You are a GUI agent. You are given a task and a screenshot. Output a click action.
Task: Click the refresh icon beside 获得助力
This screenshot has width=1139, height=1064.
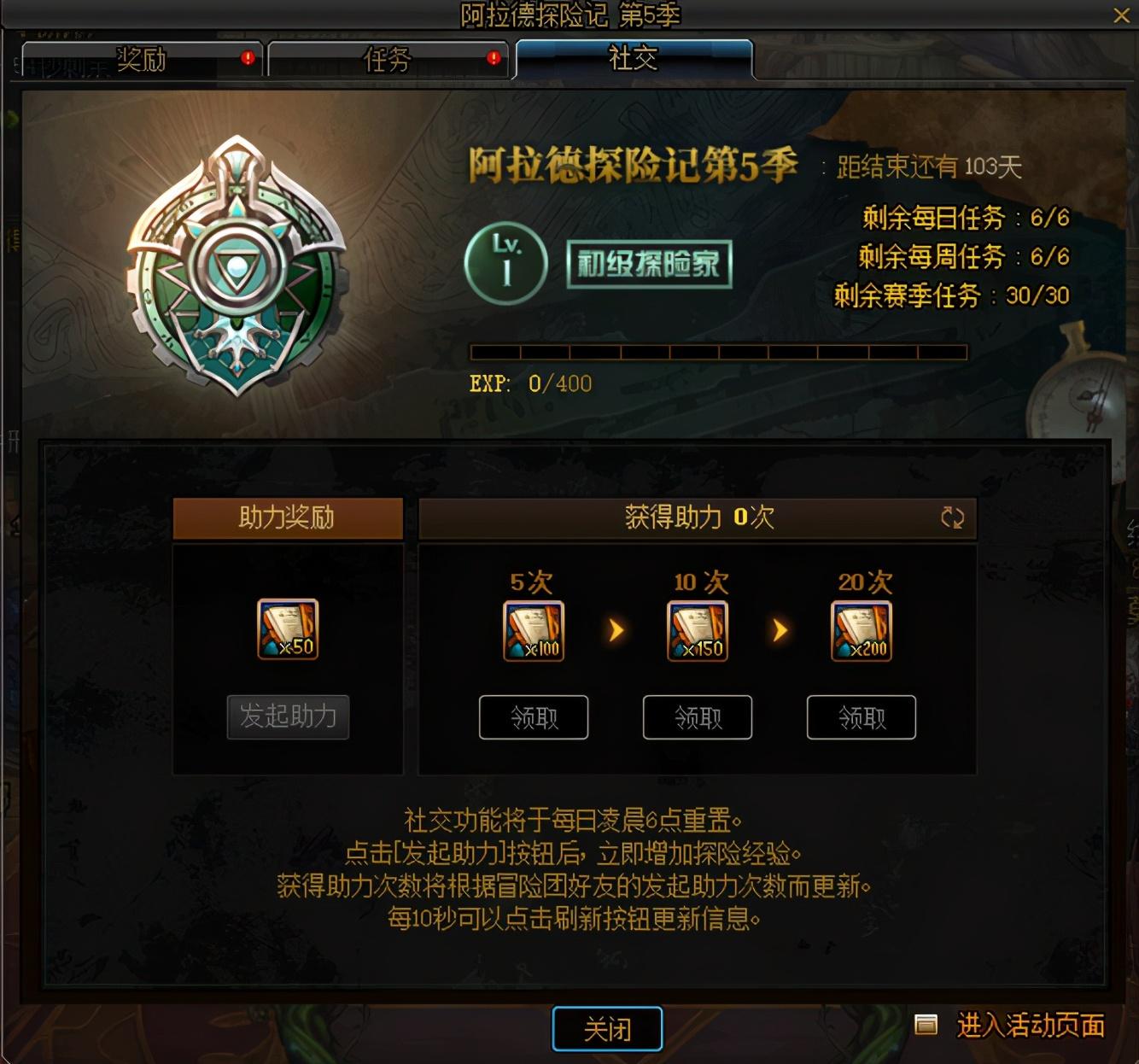pos(952,517)
